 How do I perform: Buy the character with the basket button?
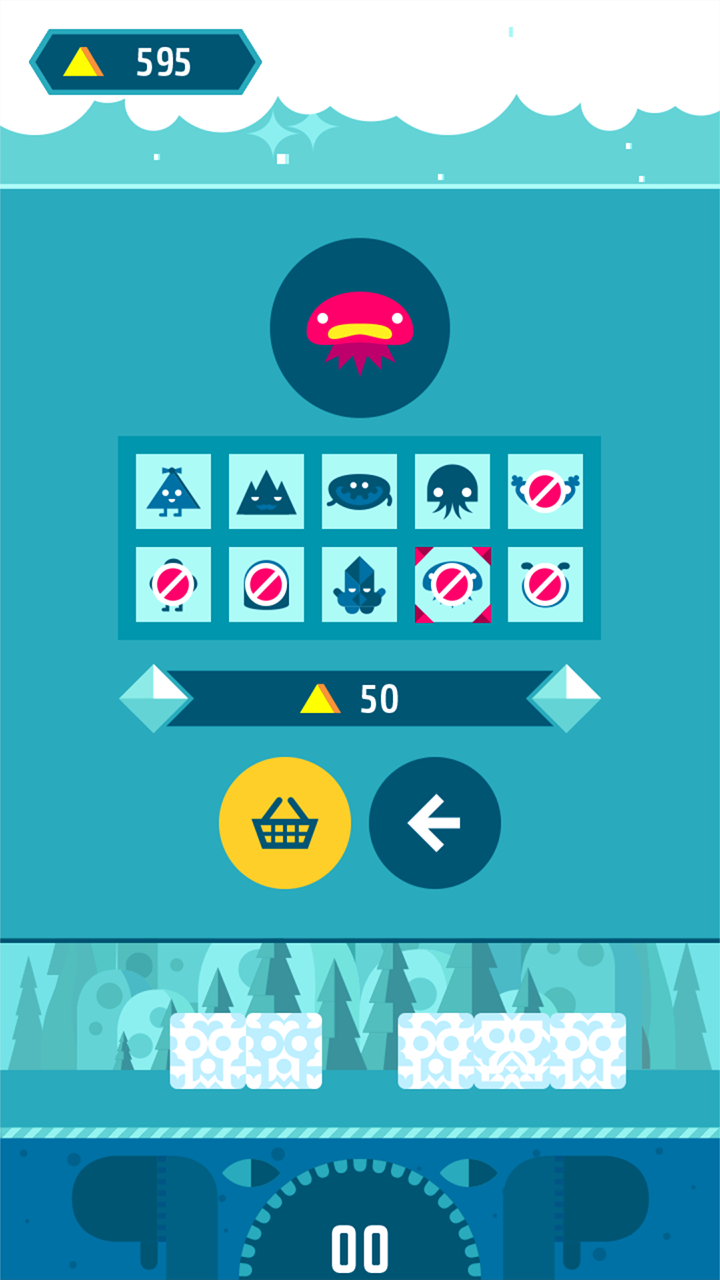pyautogui.click(x=285, y=823)
